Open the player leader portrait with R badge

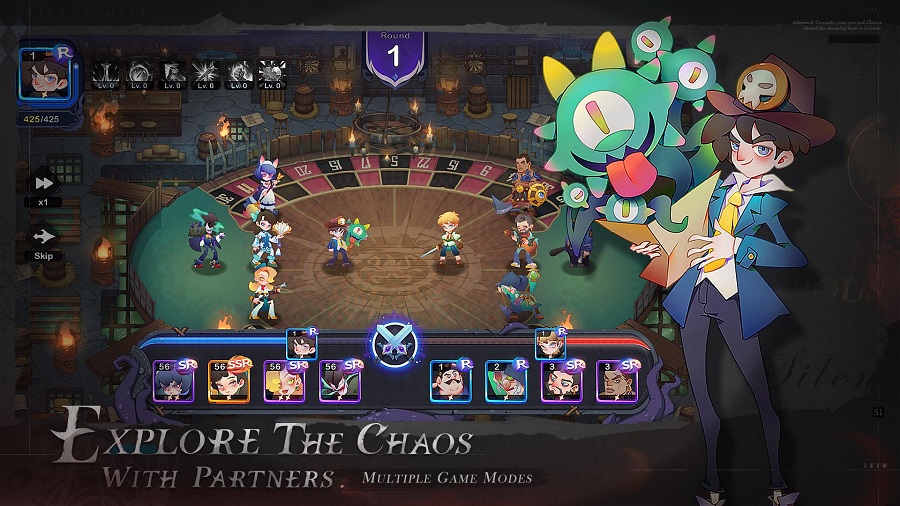point(44,72)
